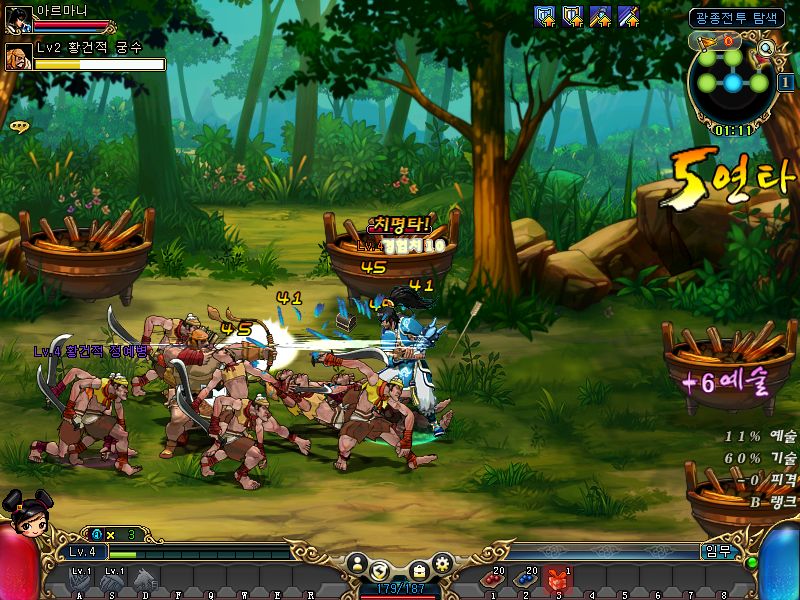Open the 임무 quest button
800x600 pixels.
coord(715,551)
